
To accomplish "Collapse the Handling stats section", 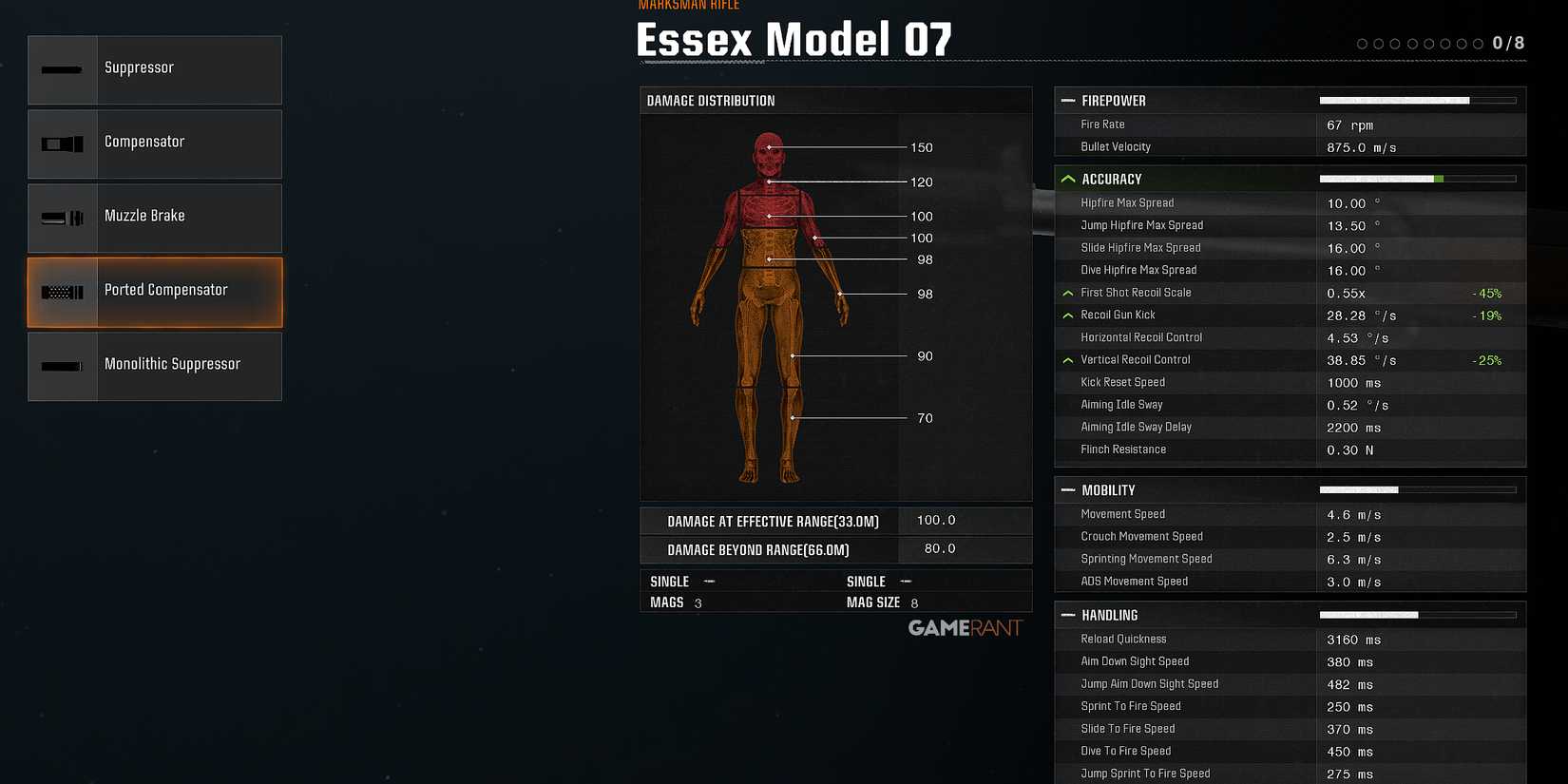I will 1067,615.
